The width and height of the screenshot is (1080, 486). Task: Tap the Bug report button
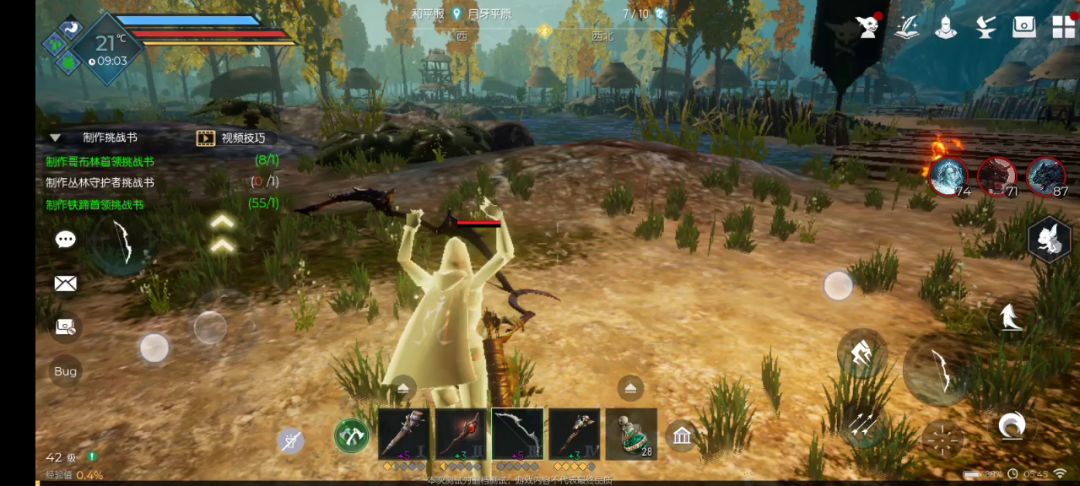point(66,371)
